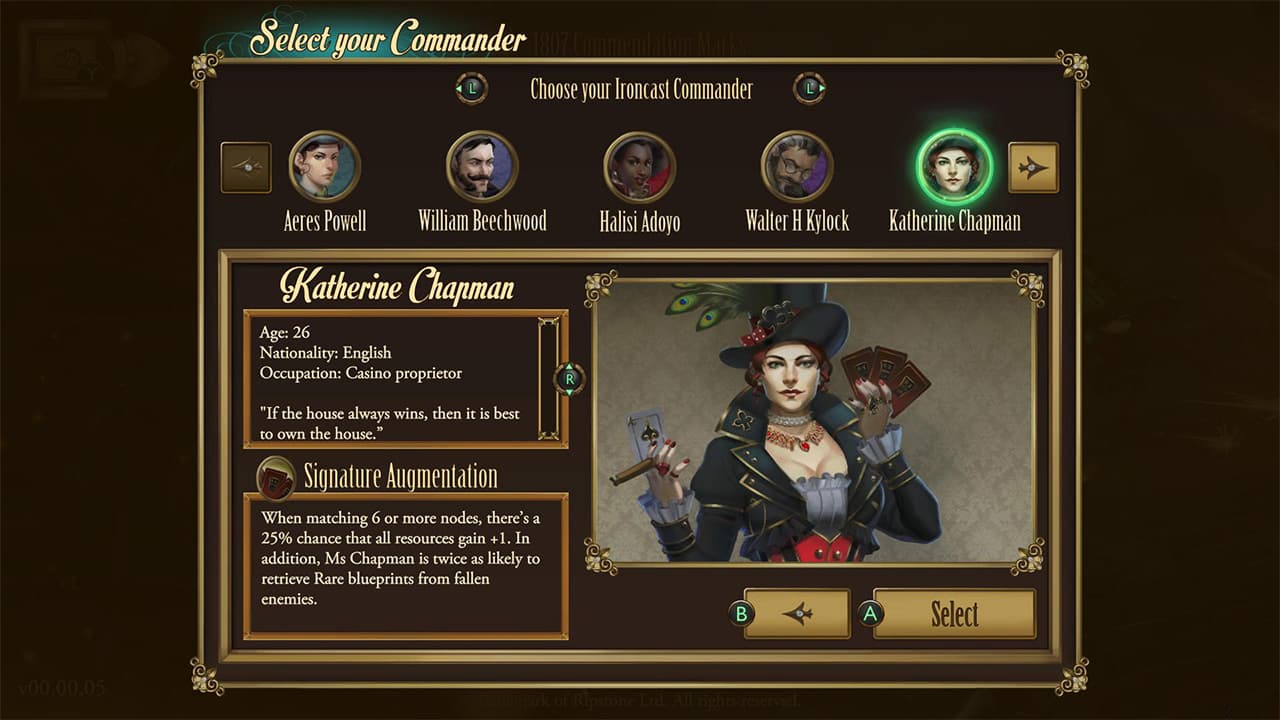Click the right L shoulder-button icon
Screen dimensions: 1280x720
pyautogui.click(x=808, y=88)
